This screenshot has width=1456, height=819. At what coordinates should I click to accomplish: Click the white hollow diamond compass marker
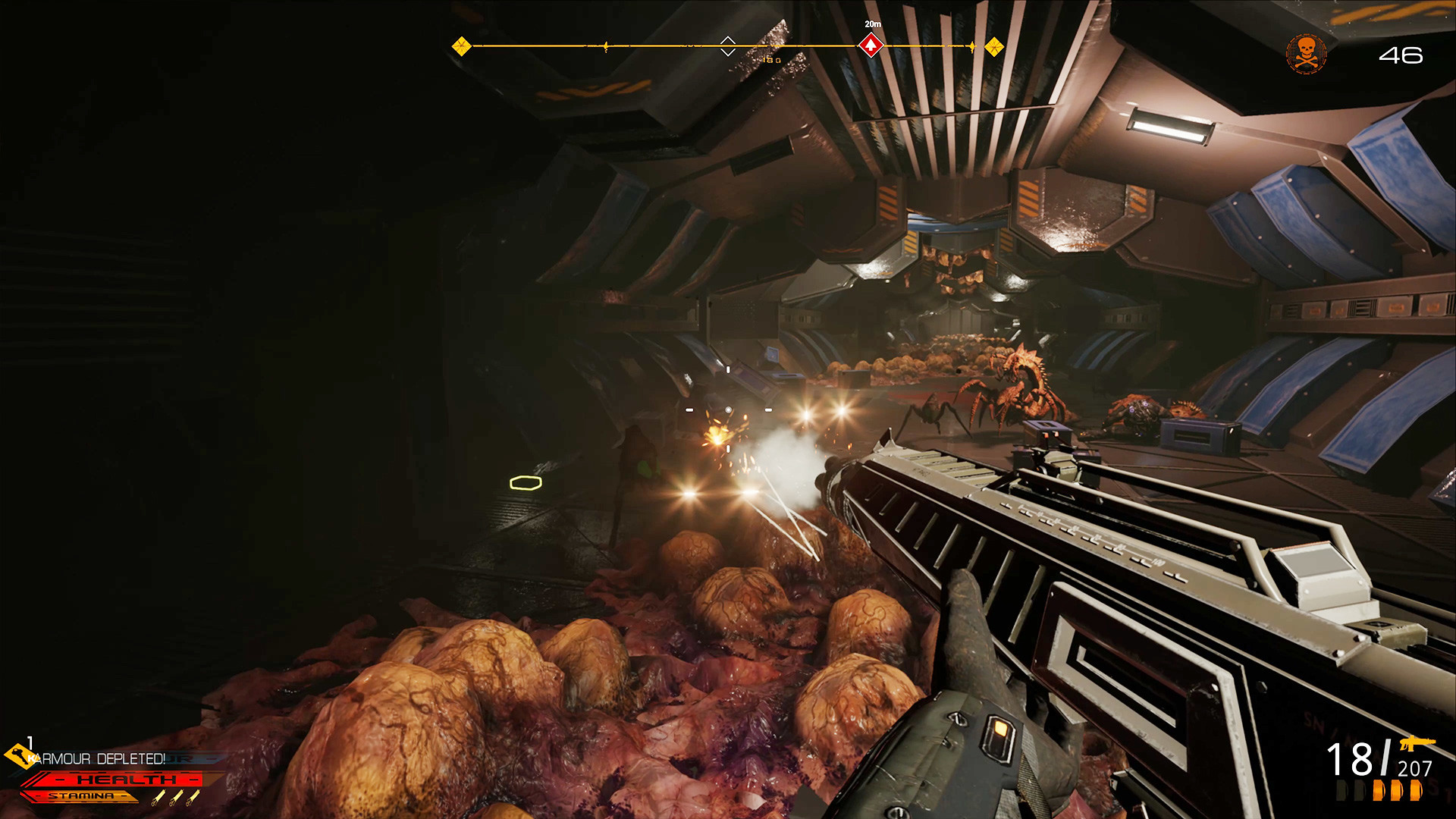click(727, 45)
